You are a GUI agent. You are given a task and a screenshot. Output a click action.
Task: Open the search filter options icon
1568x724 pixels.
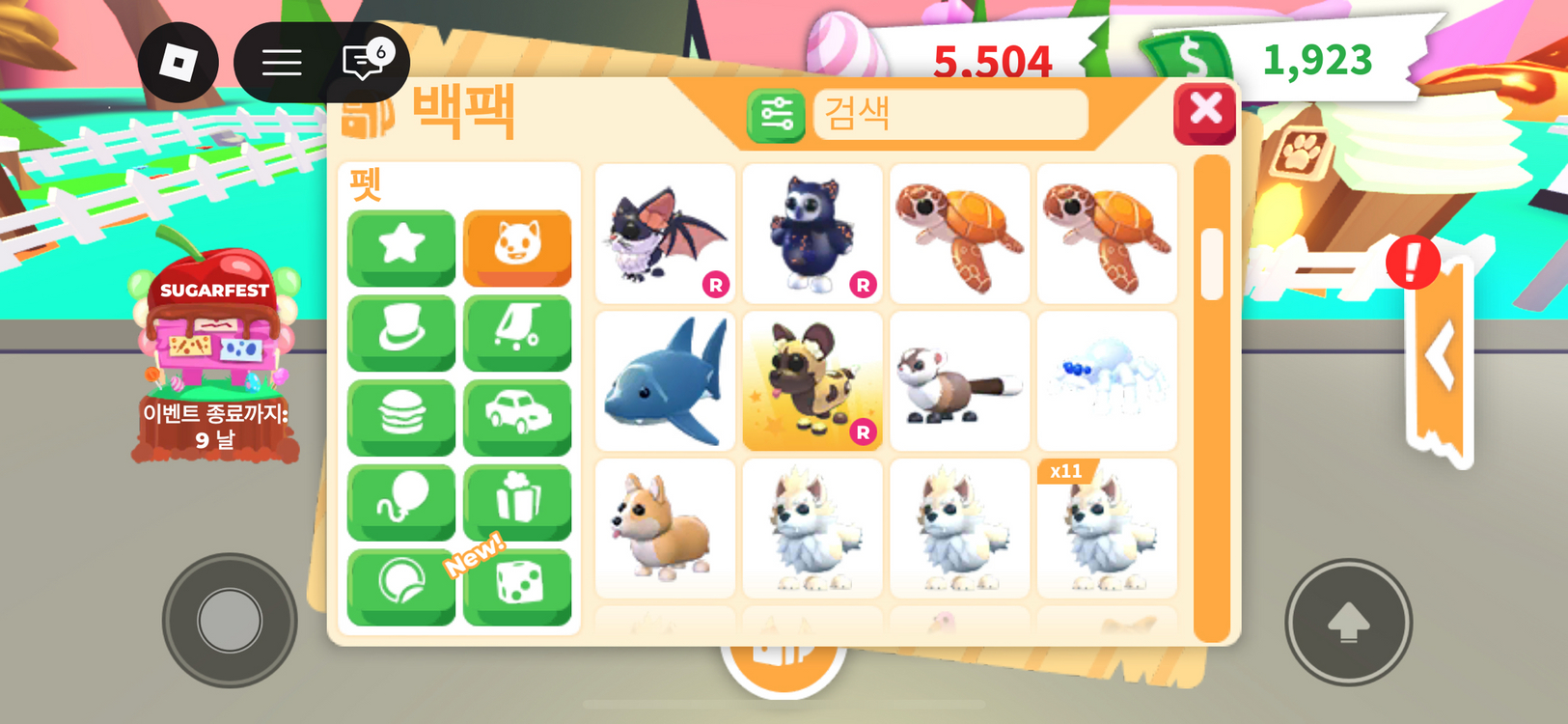pos(775,116)
